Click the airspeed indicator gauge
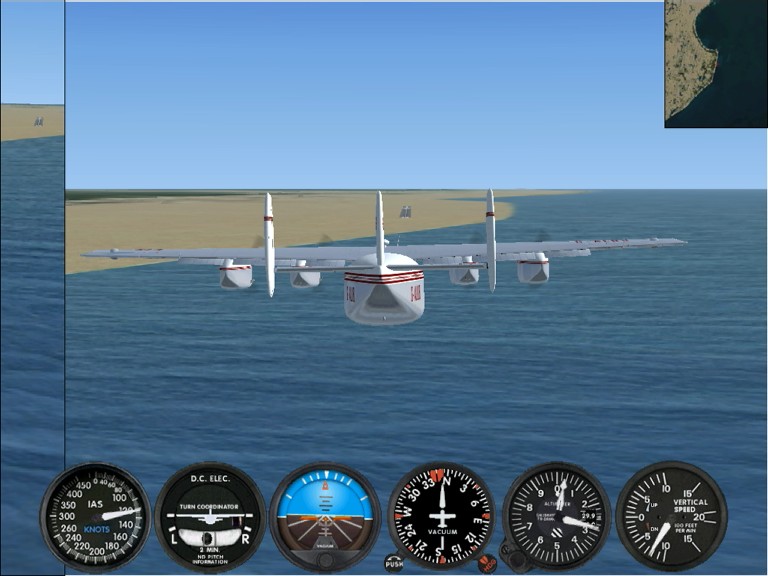Viewport: 768px width, 576px height. click(95, 516)
